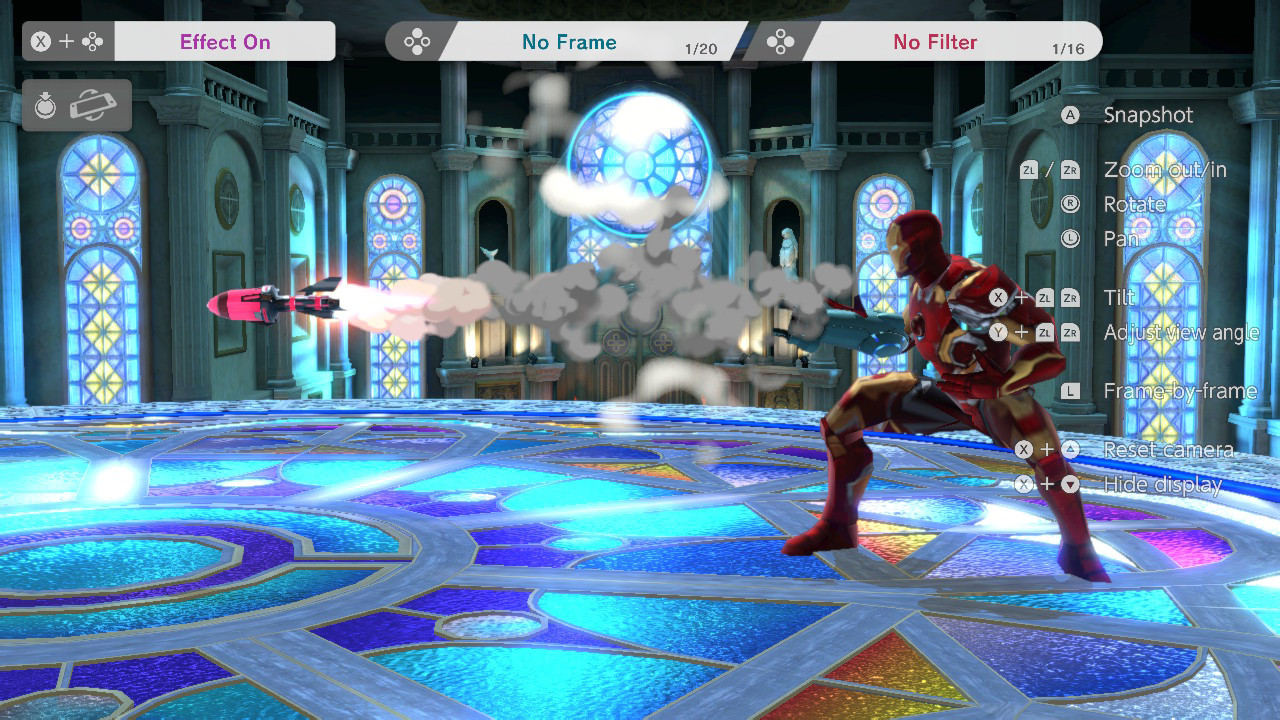Select the motion-control gyro camera icon
This screenshot has height=720, width=1280.
coord(92,105)
